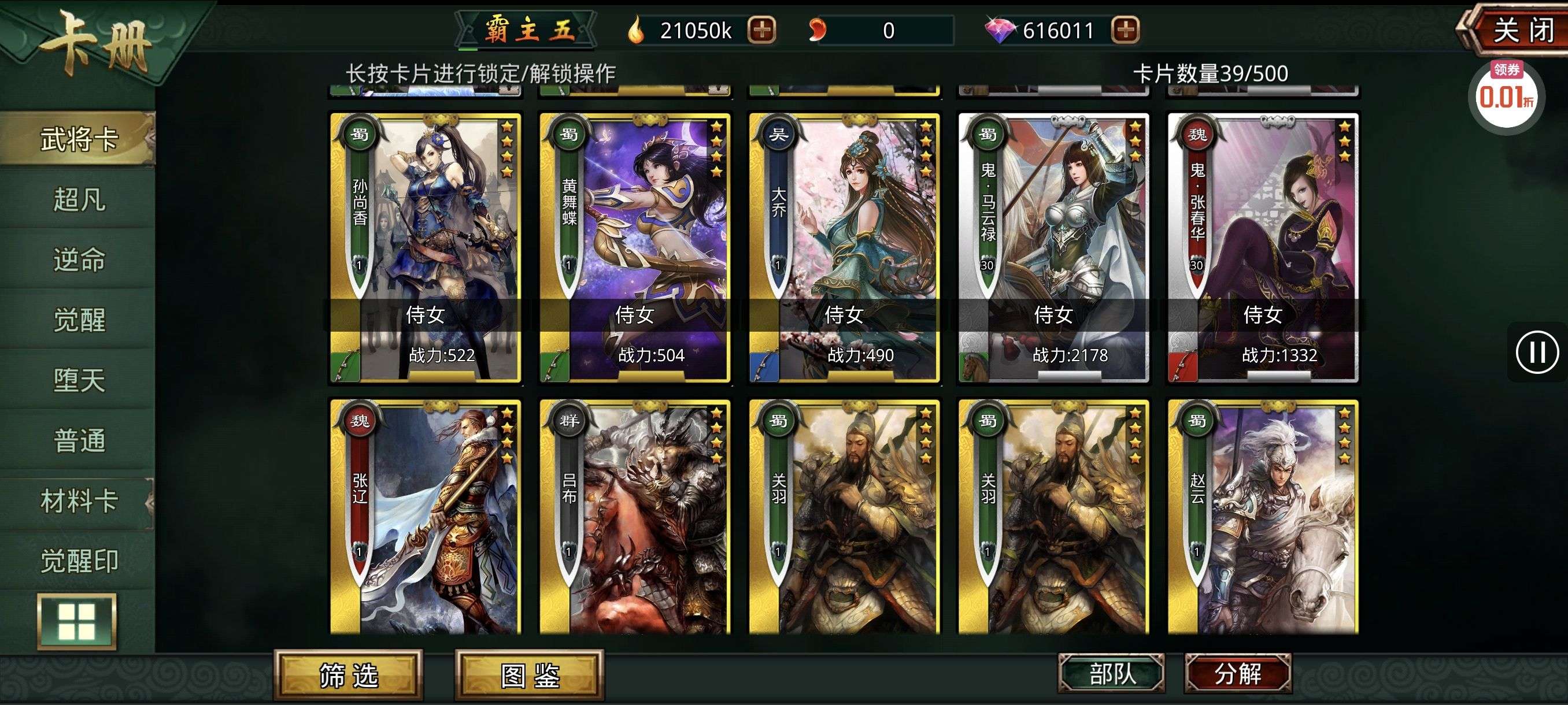Toggle the grid view button
Screen dimensions: 1568x705
click(77, 621)
